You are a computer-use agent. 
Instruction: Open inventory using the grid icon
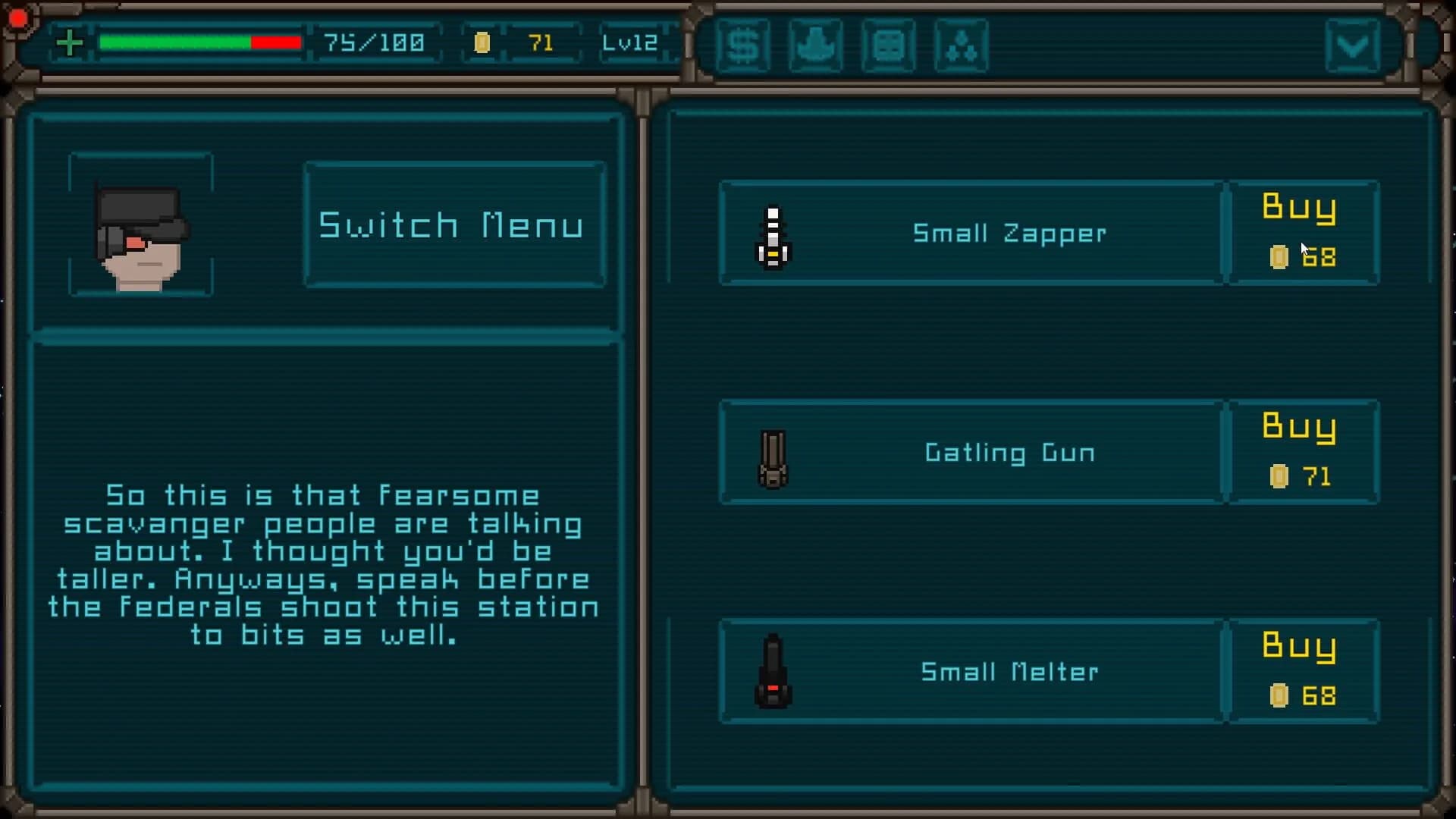[x=888, y=45]
